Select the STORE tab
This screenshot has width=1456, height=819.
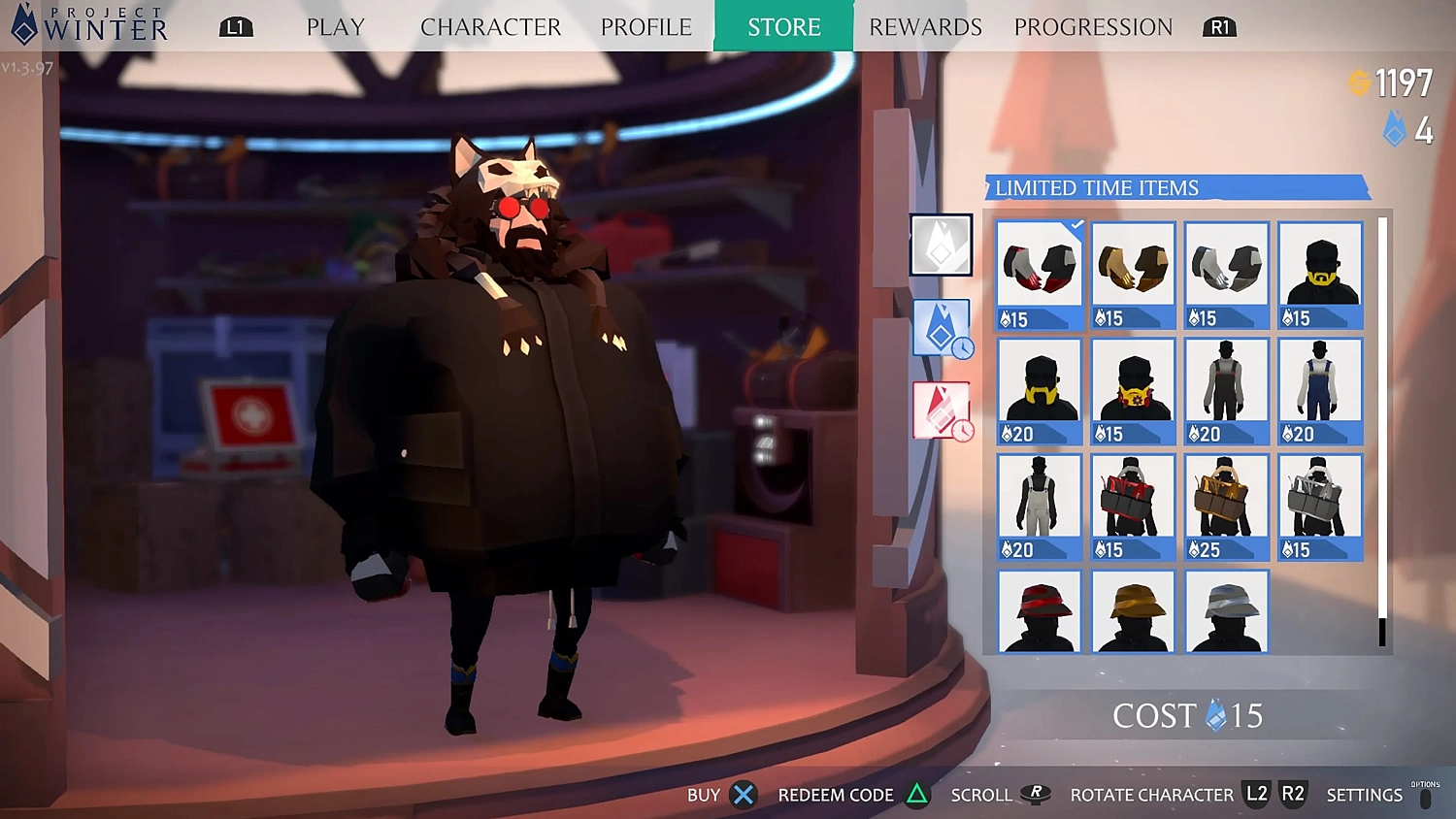pos(783,27)
